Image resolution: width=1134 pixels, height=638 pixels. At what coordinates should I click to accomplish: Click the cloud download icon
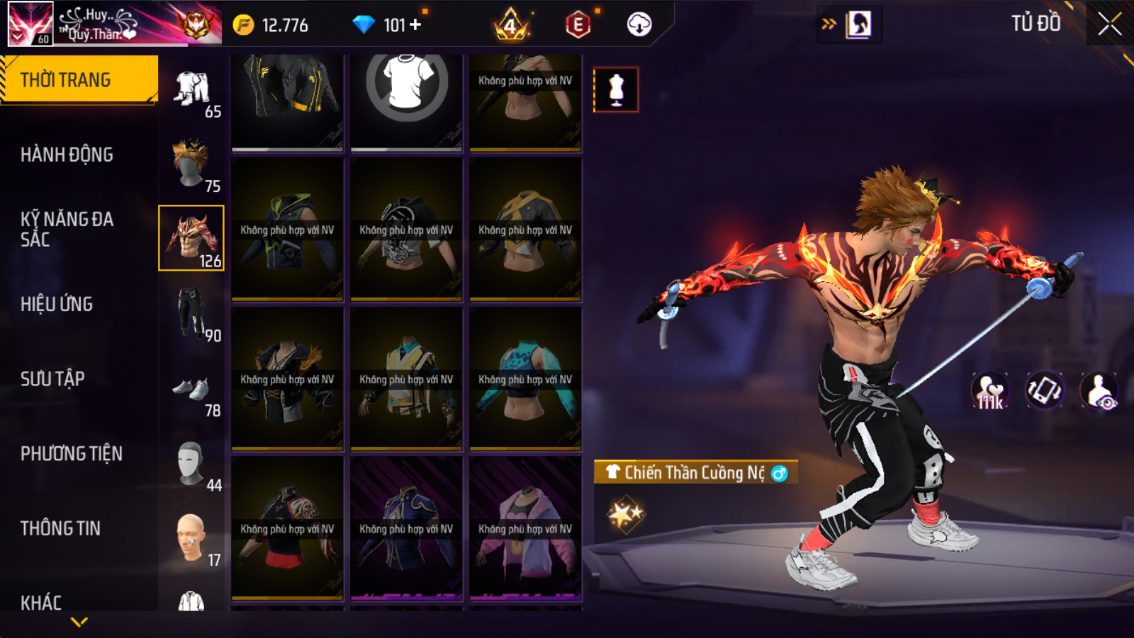click(x=640, y=25)
